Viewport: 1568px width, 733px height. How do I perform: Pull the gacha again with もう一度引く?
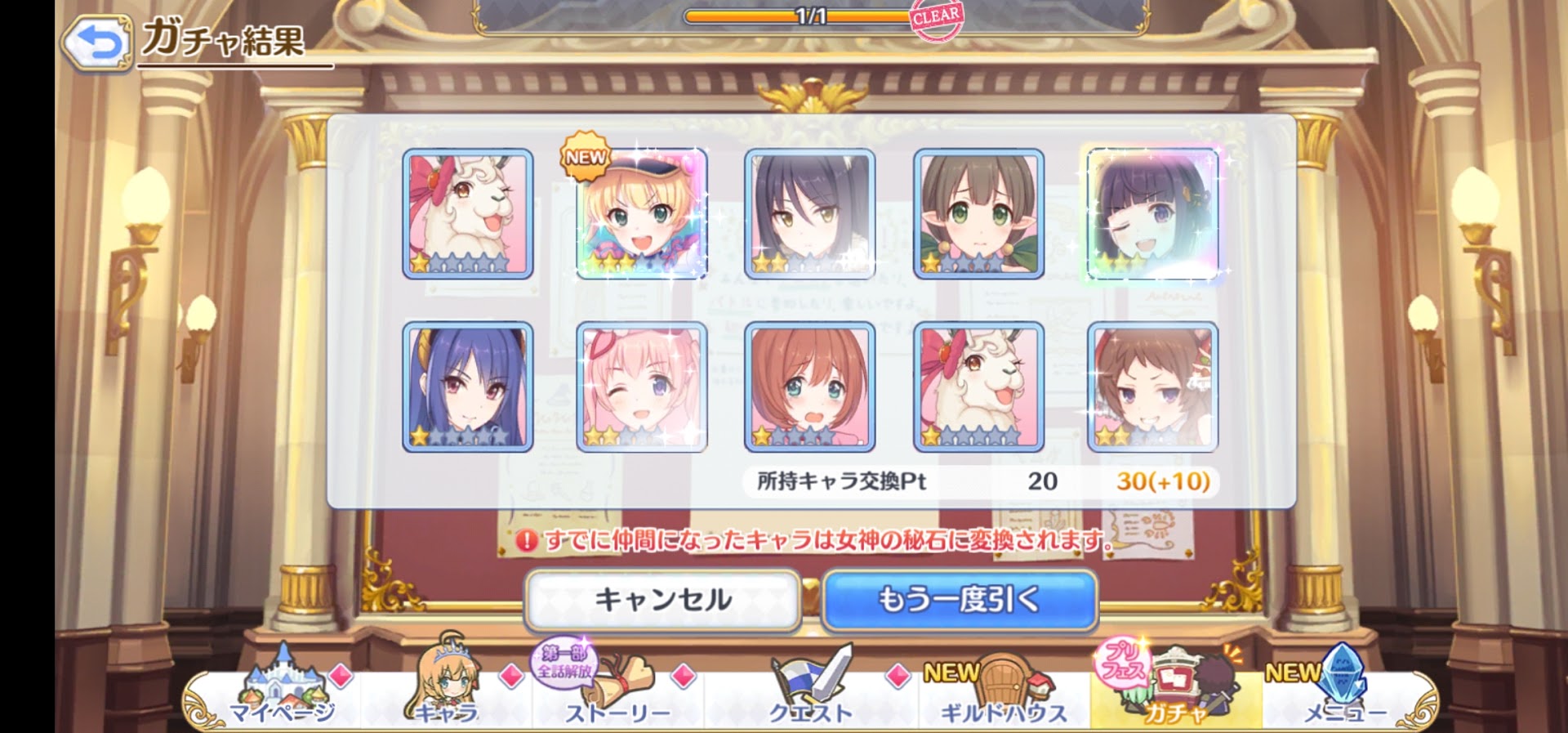coord(959,601)
